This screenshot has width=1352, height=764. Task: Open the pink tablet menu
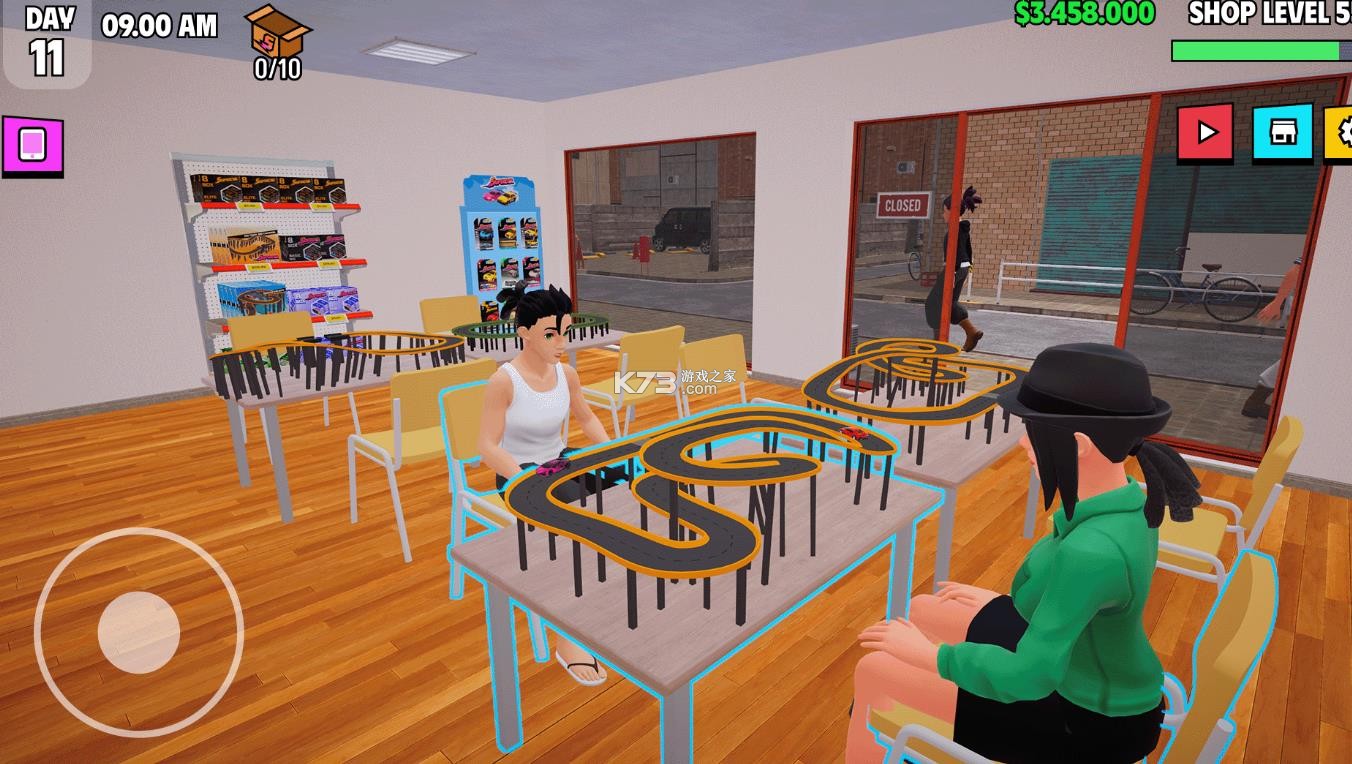pos(32,145)
